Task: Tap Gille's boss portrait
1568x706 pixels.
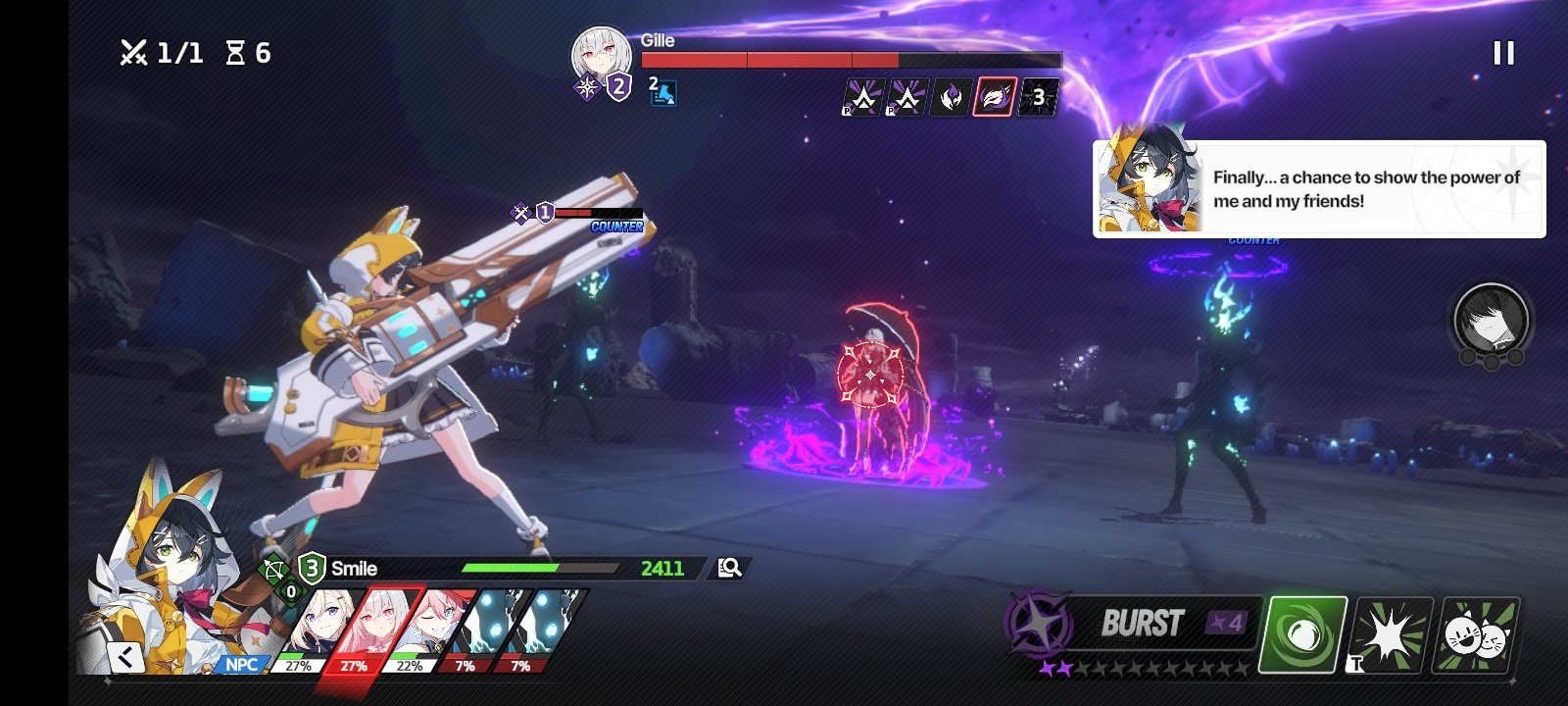Action: (x=600, y=55)
